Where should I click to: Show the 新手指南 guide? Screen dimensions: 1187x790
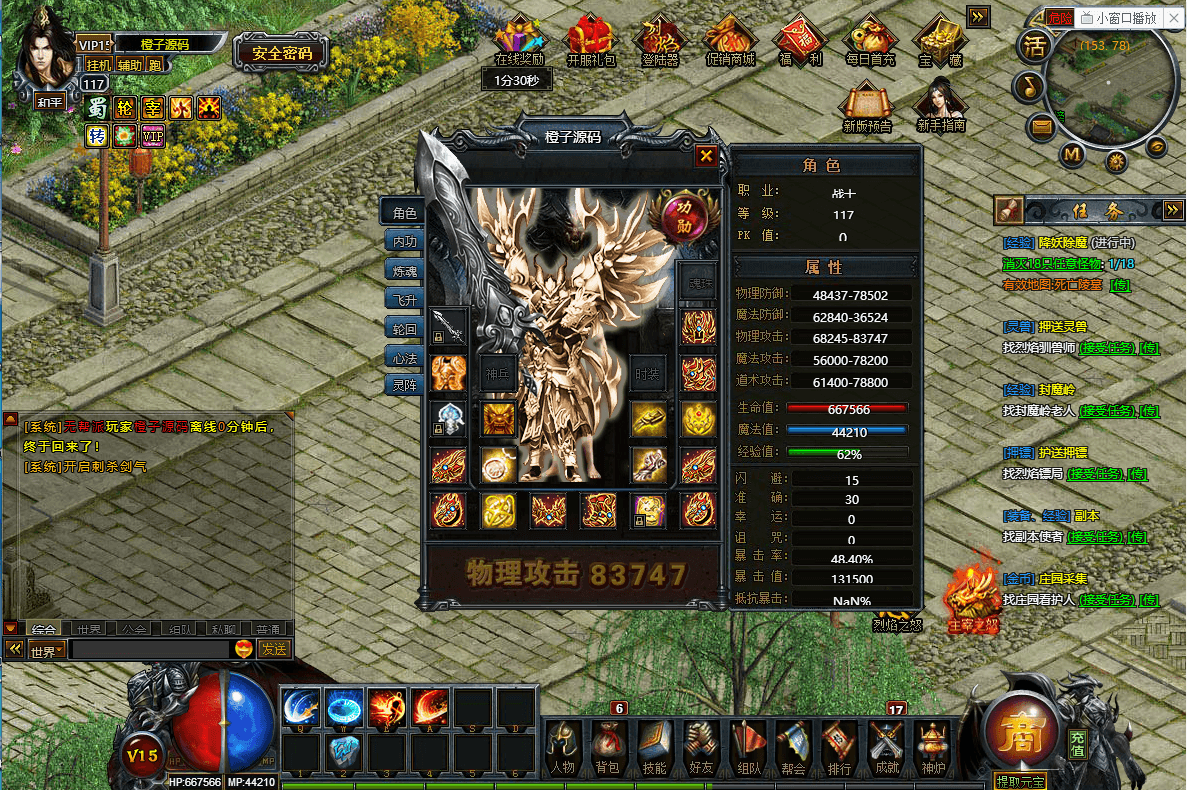[x=940, y=105]
